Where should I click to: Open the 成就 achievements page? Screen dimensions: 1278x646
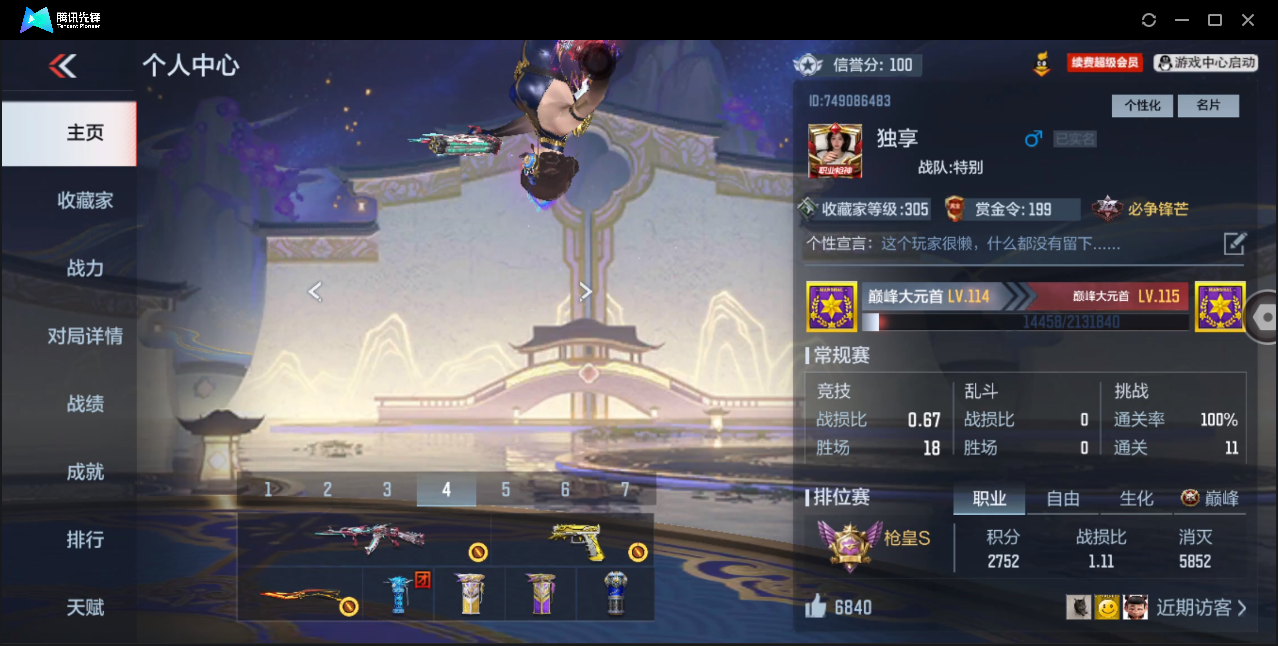pyautogui.click(x=85, y=472)
